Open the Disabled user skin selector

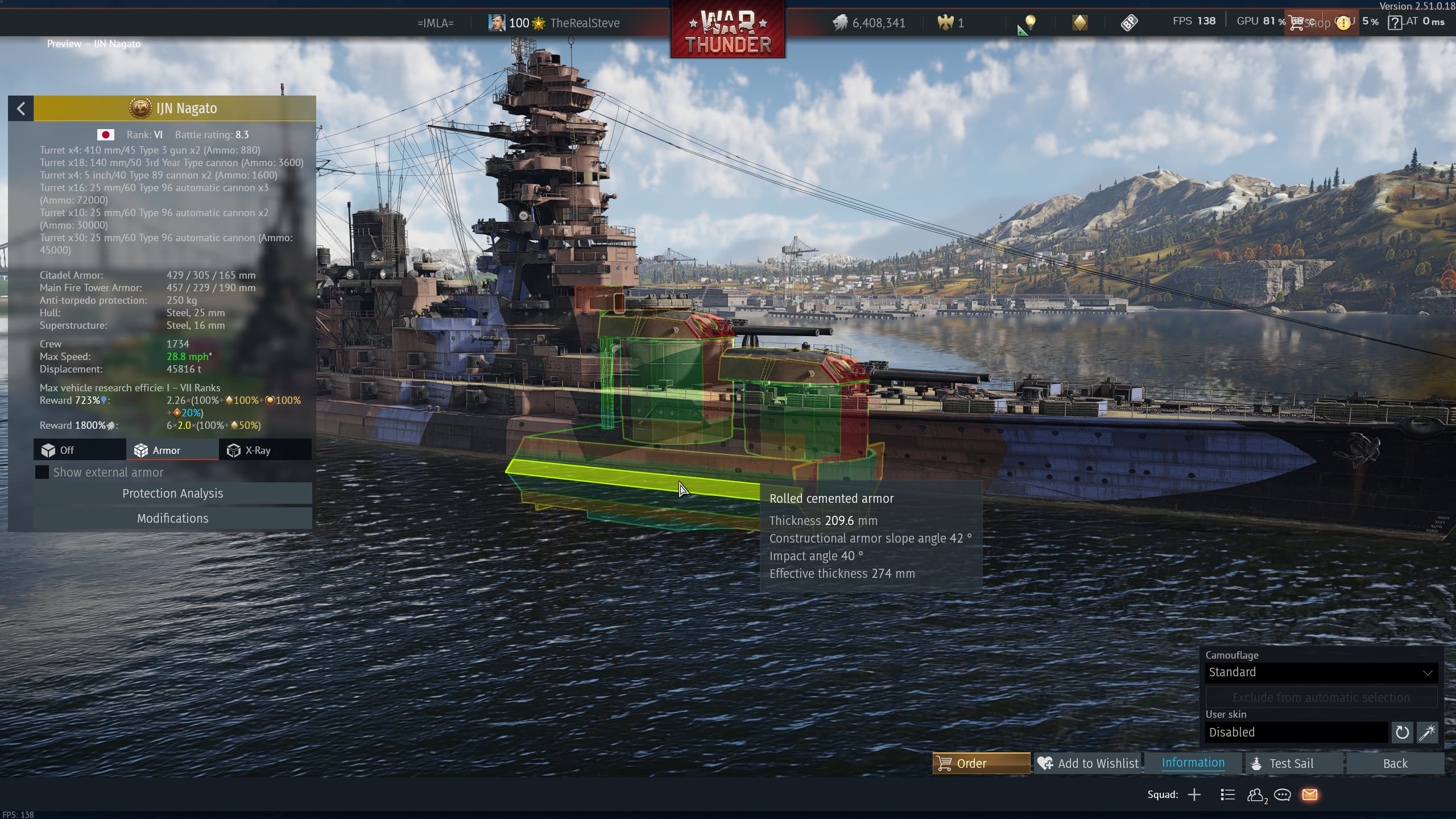coord(1296,732)
